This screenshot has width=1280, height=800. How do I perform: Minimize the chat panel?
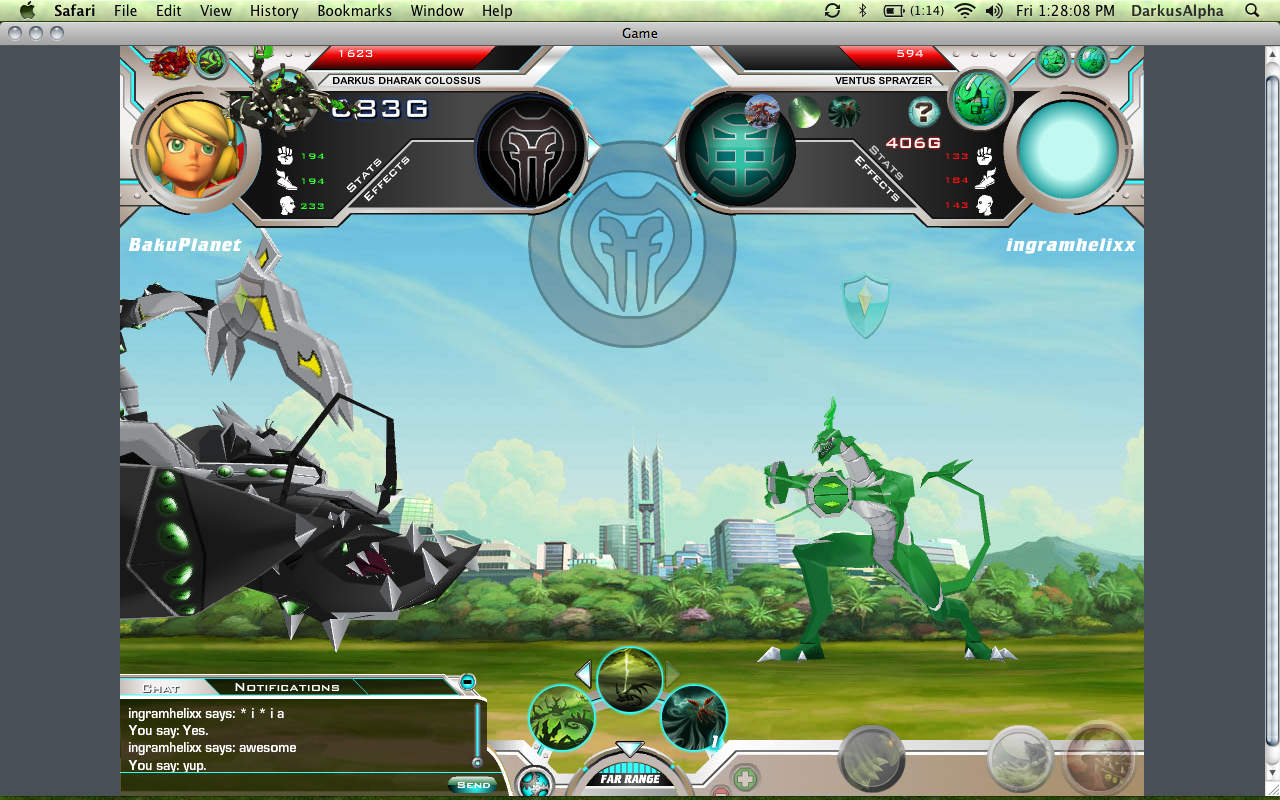pyautogui.click(x=467, y=682)
